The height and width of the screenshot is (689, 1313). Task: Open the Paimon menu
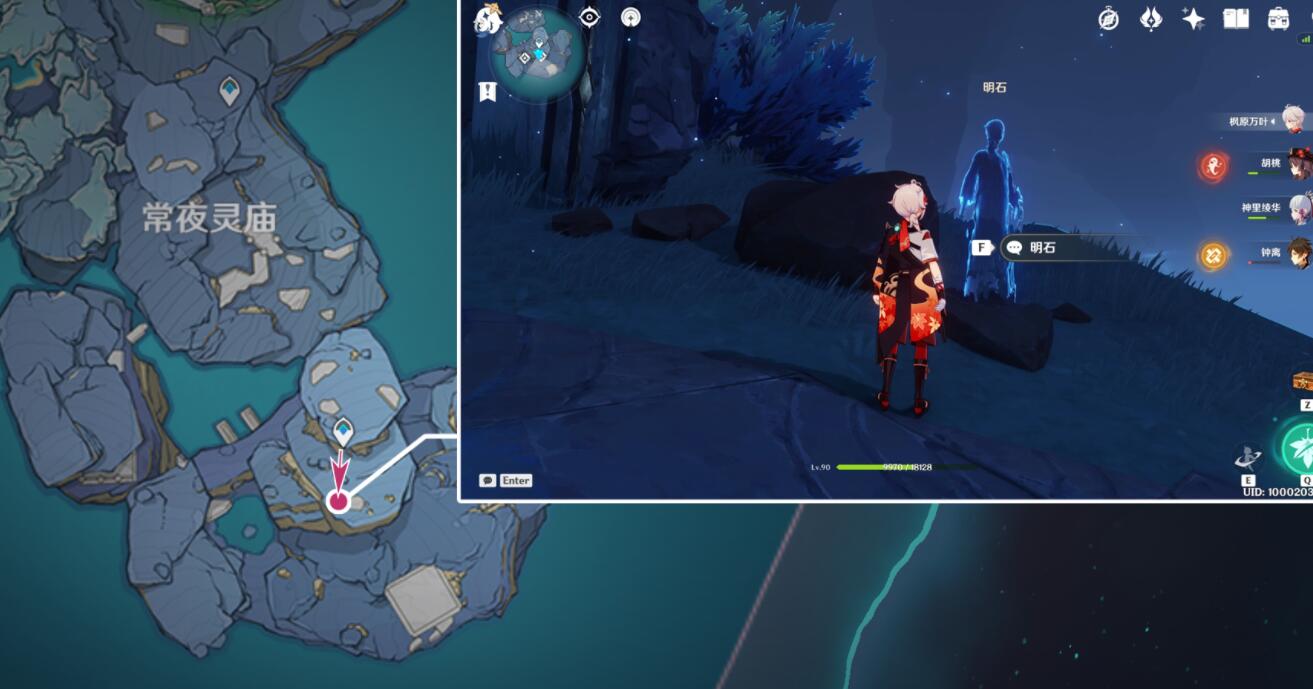tap(488, 18)
